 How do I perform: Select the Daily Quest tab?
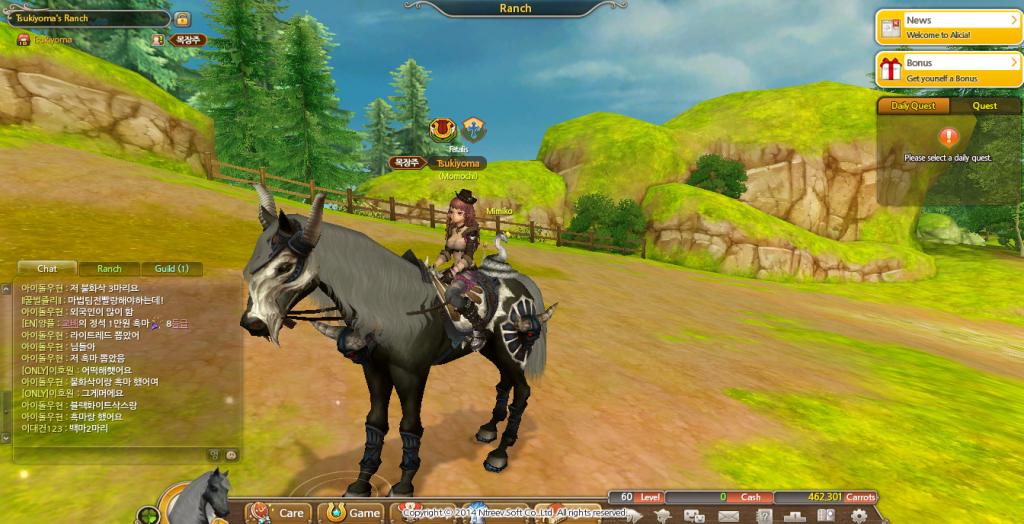(x=913, y=105)
